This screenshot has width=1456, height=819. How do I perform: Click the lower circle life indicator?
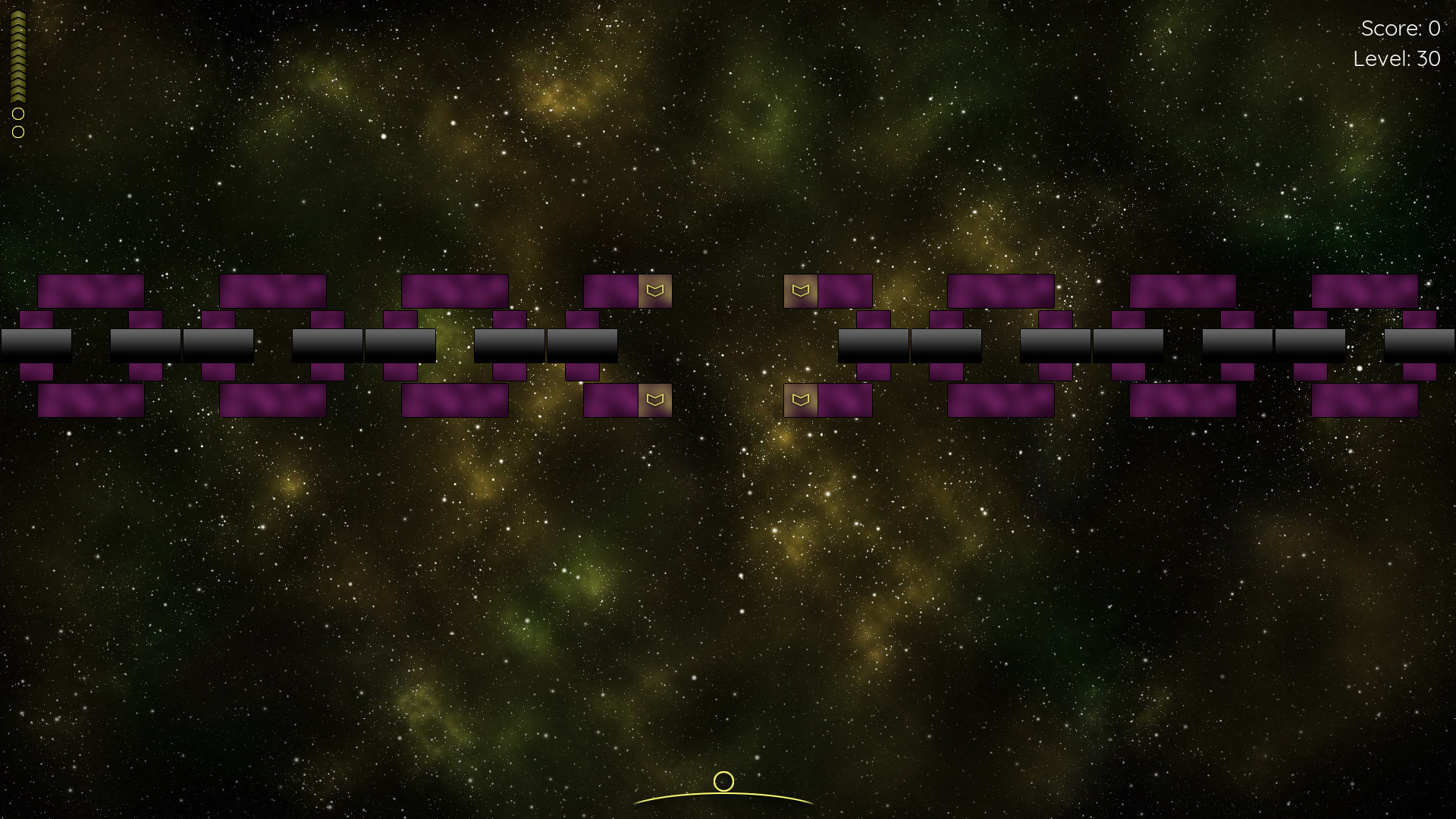point(17,133)
